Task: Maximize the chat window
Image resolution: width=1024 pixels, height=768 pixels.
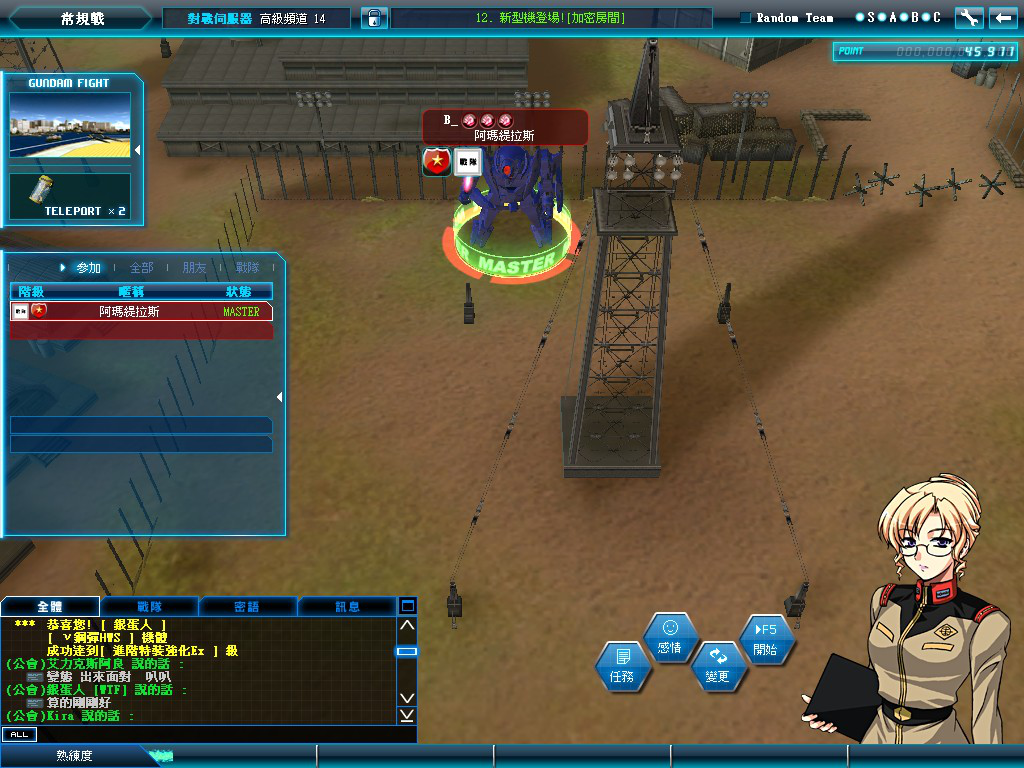Action: pyautogui.click(x=407, y=606)
